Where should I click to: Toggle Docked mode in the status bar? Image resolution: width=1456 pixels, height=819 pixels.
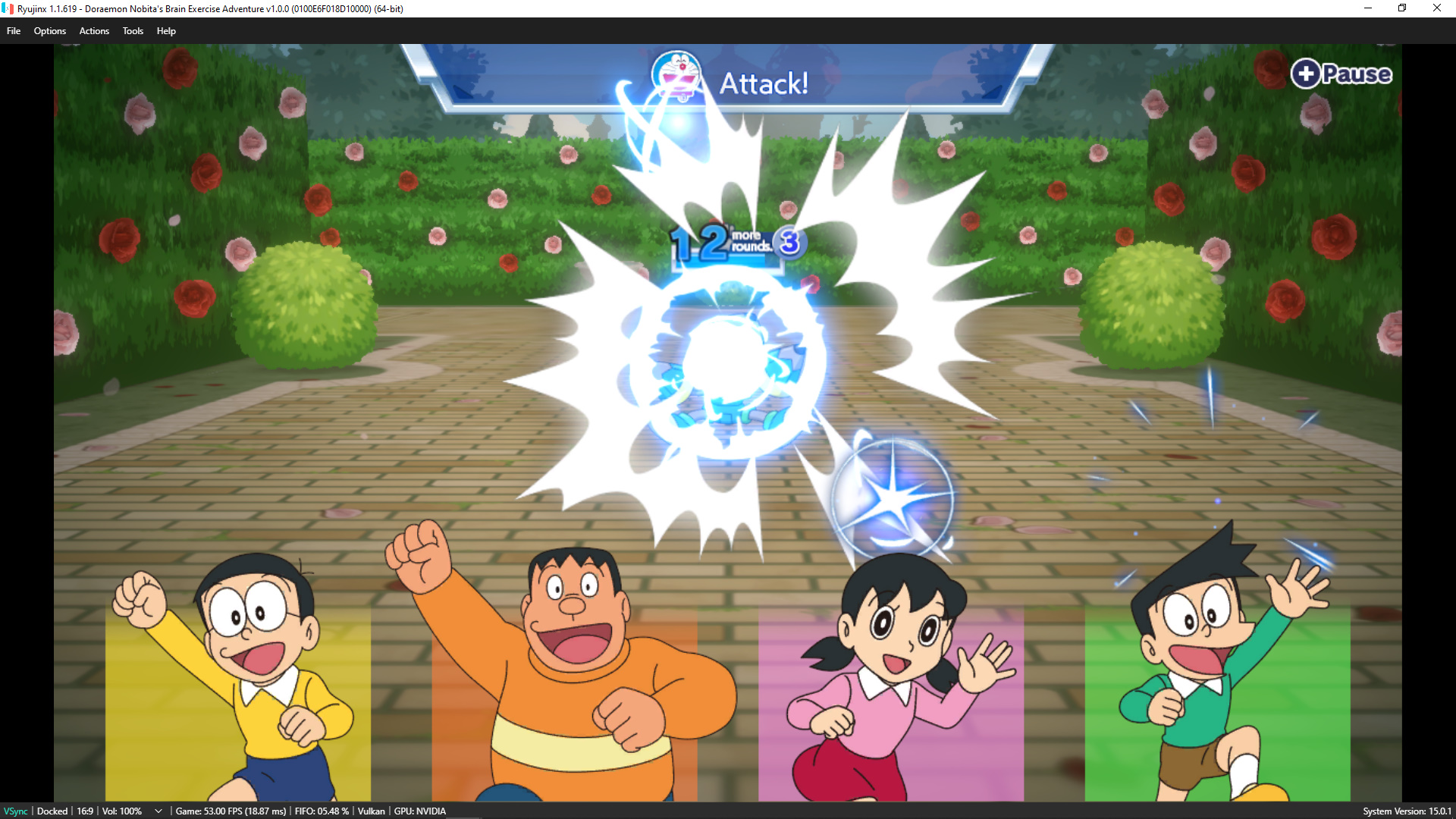(x=51, y=811)
